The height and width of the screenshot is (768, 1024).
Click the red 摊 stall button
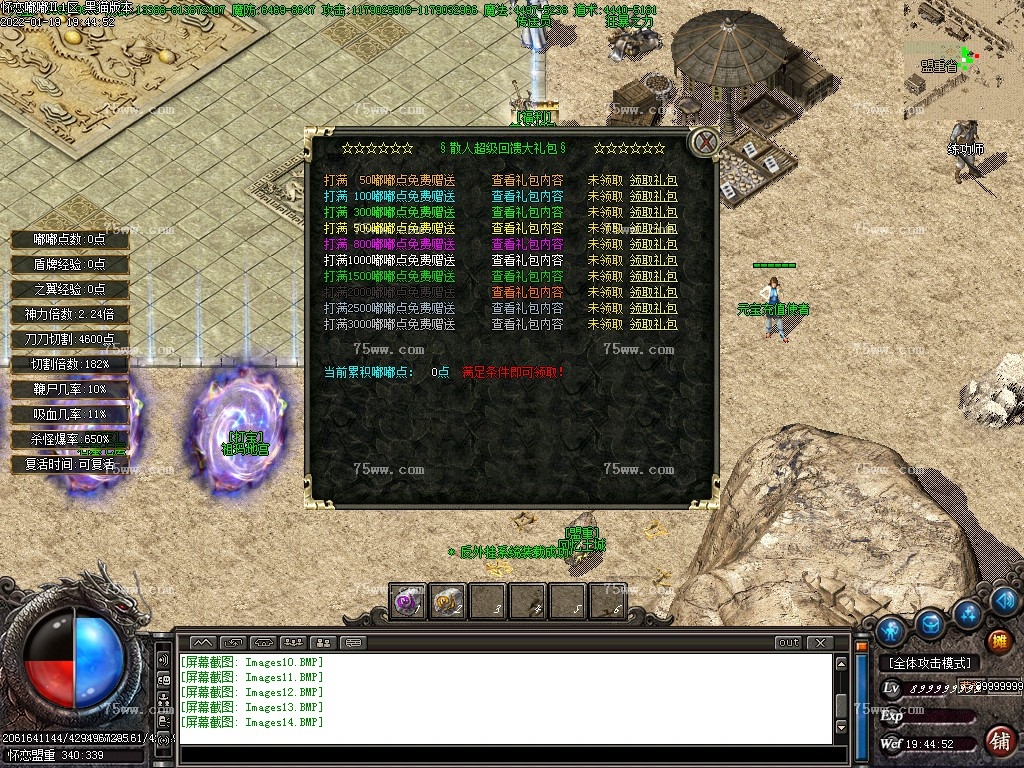pyautogui.click(x=998, y=641)
